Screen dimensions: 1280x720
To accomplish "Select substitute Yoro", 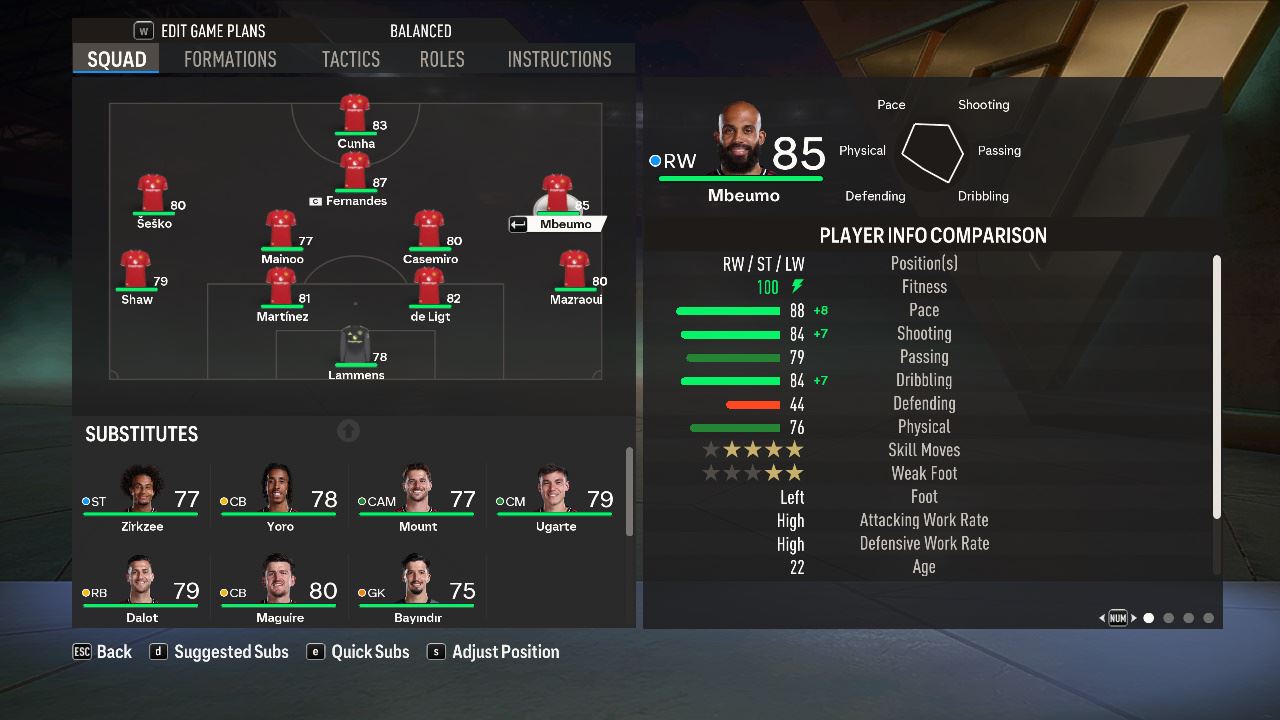I will (280, 495).
